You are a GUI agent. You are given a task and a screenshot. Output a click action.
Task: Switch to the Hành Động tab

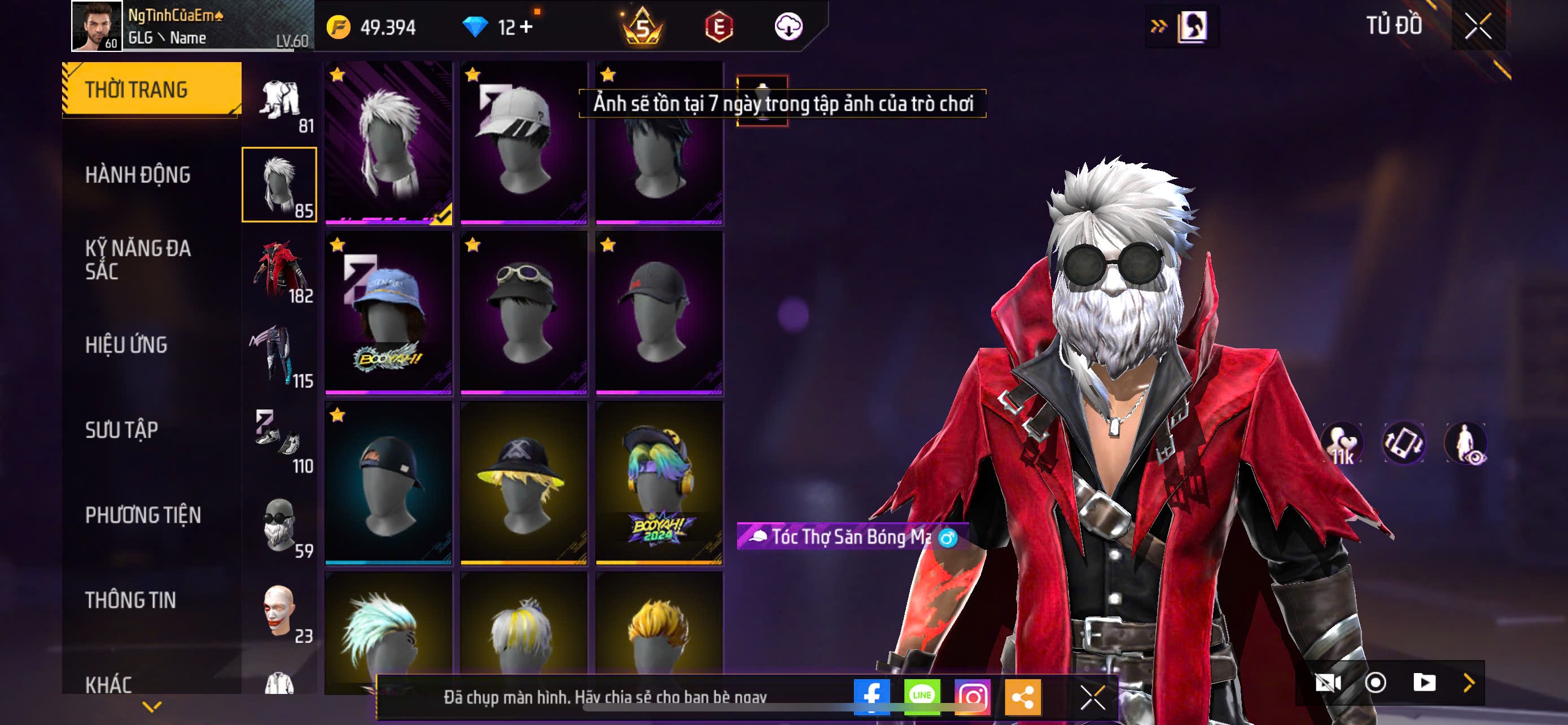[x=138, y=174]
